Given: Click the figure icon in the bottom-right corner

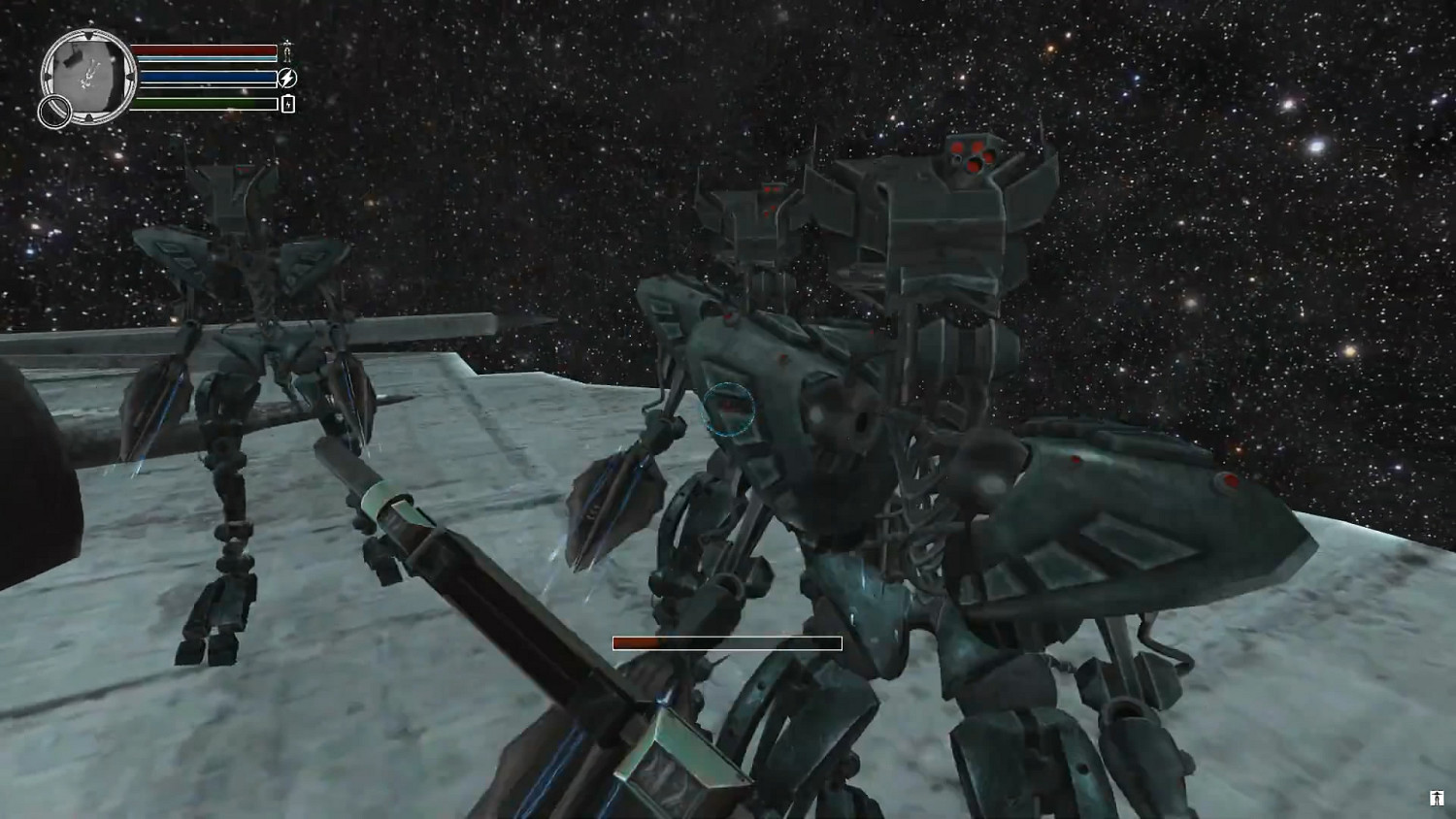Looking at the screenshot, I should click(1436, 800).
